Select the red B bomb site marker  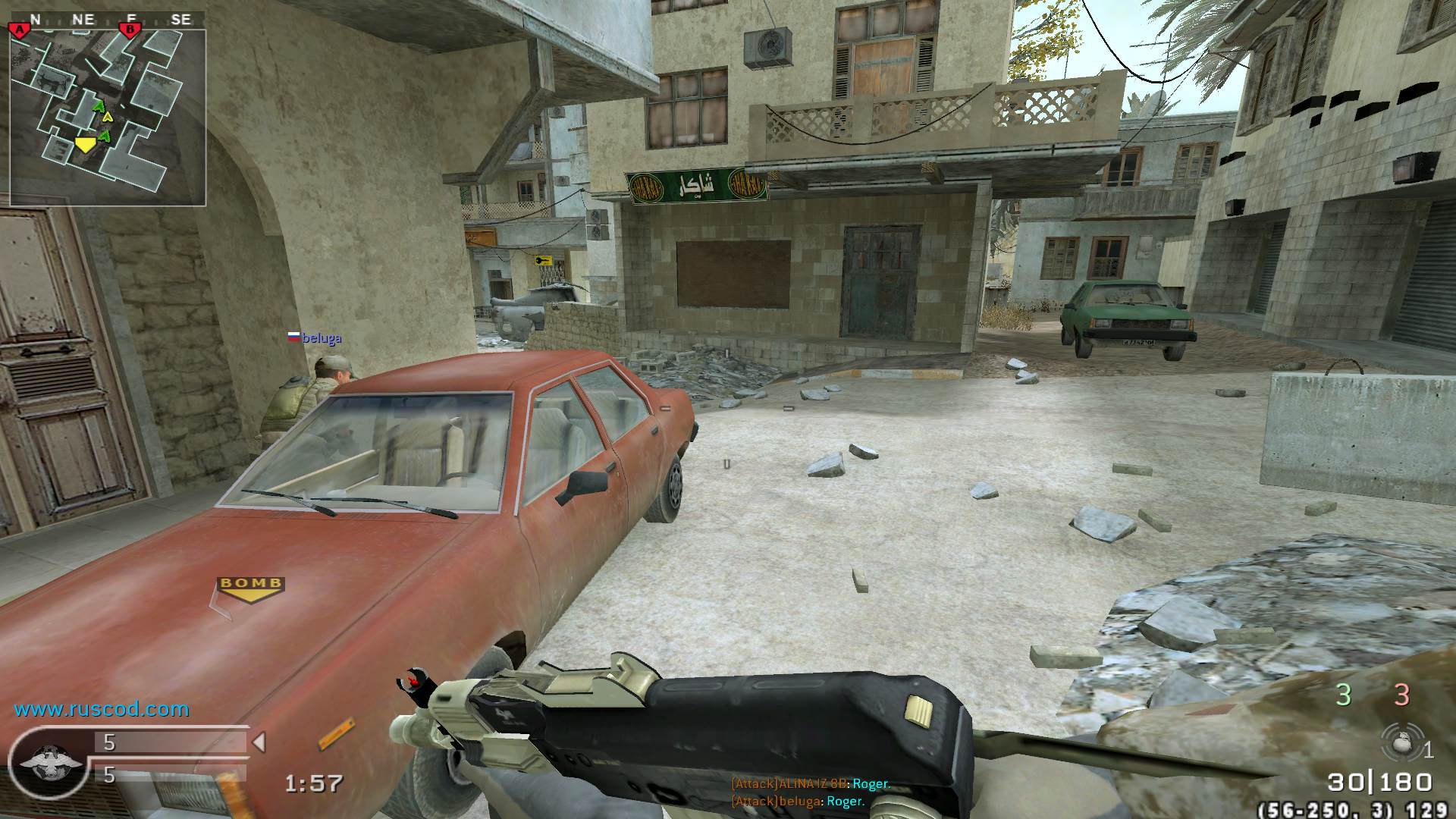[130, 30]
